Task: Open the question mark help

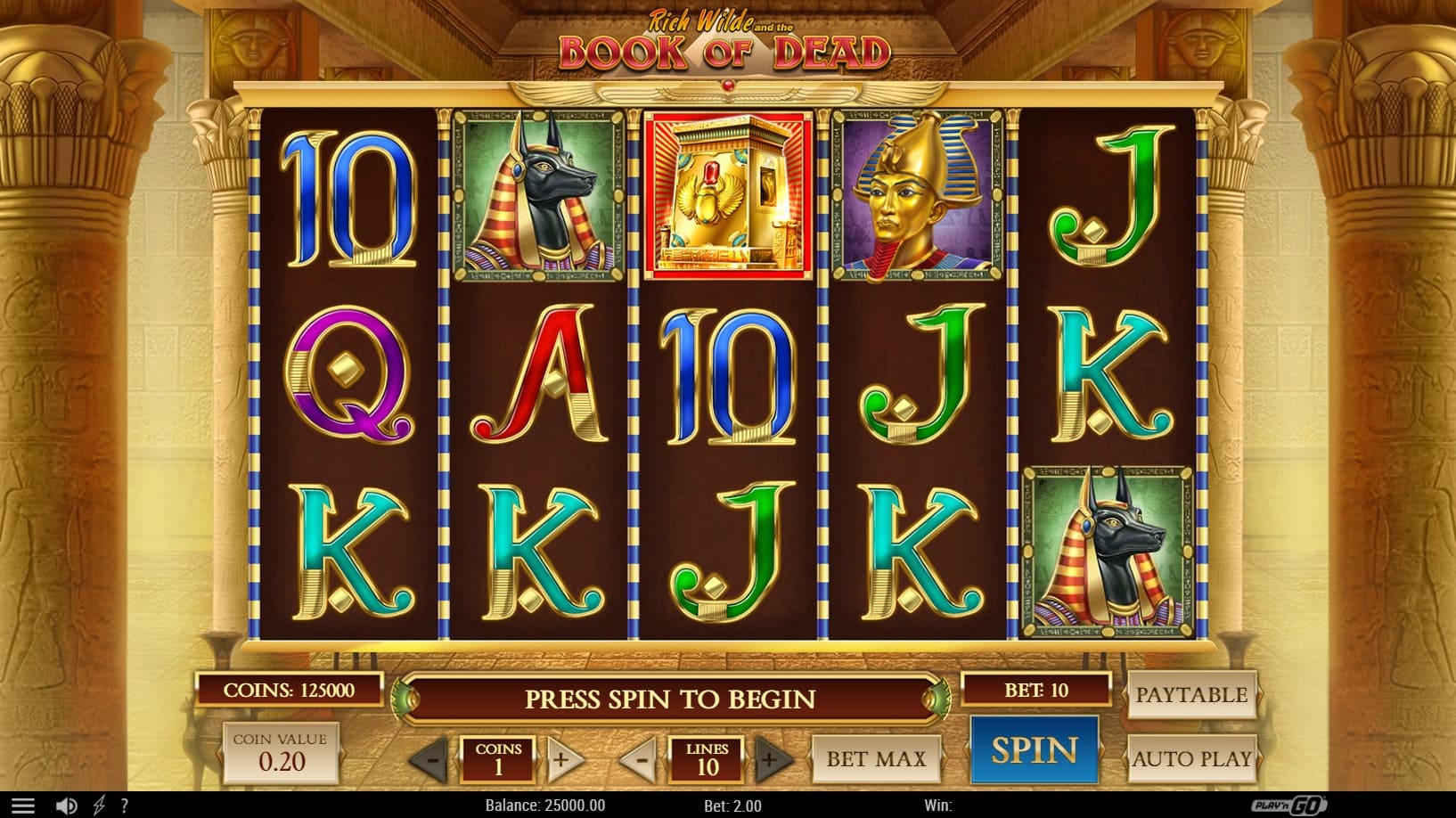Action: click(x=125, y=806)
